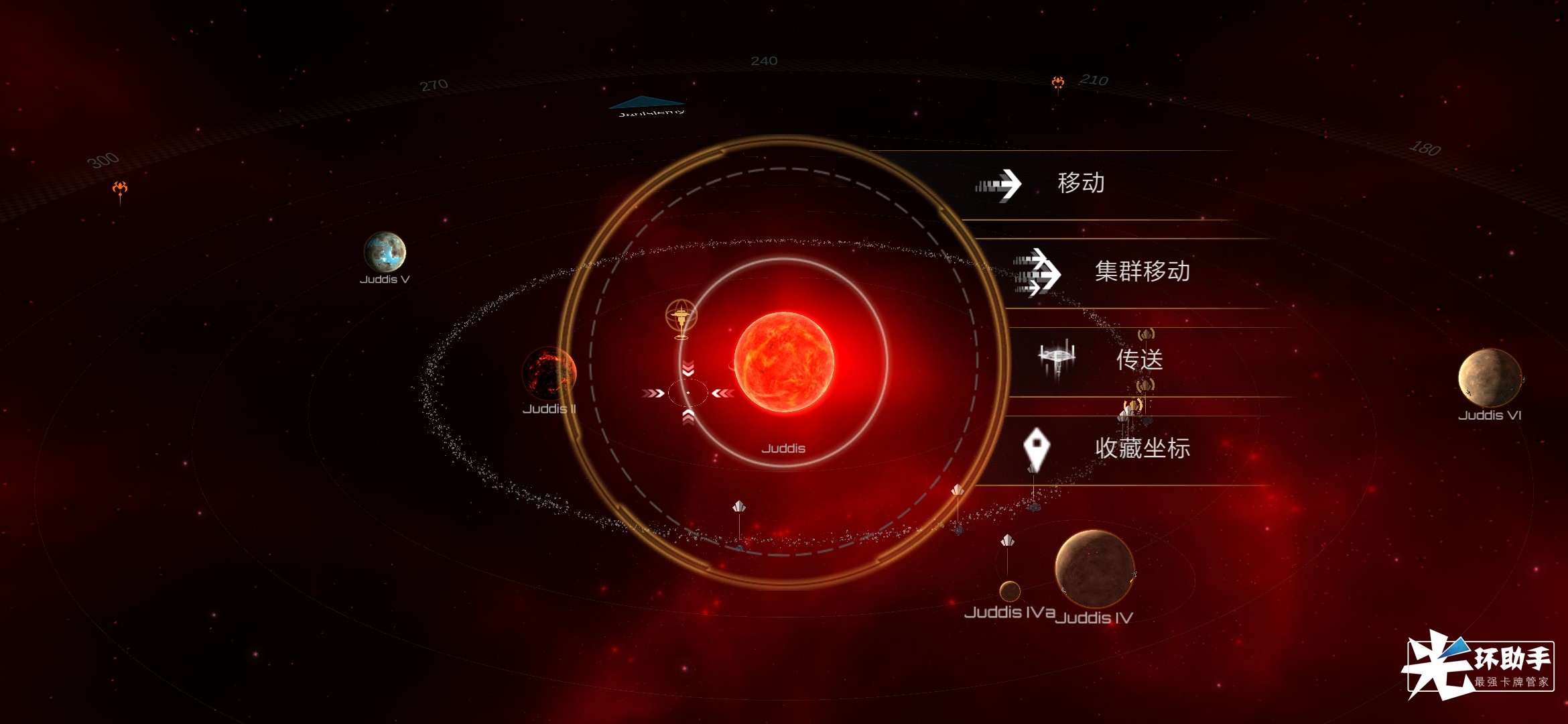Click the 光环助手 overlay logo
Viewport: 1568px width, 724px height.
pyautogui.click(x=1480, y=665)
